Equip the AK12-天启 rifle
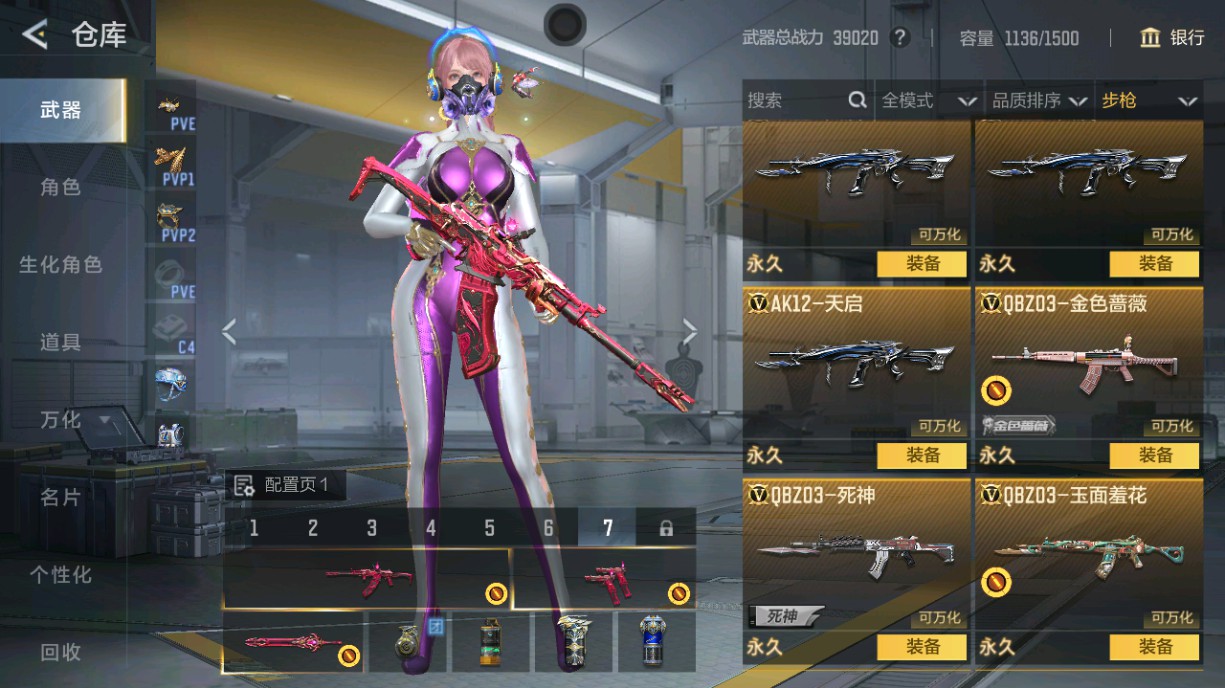The height and width of the screenshot is (688, 1225). tap(922, 456)
